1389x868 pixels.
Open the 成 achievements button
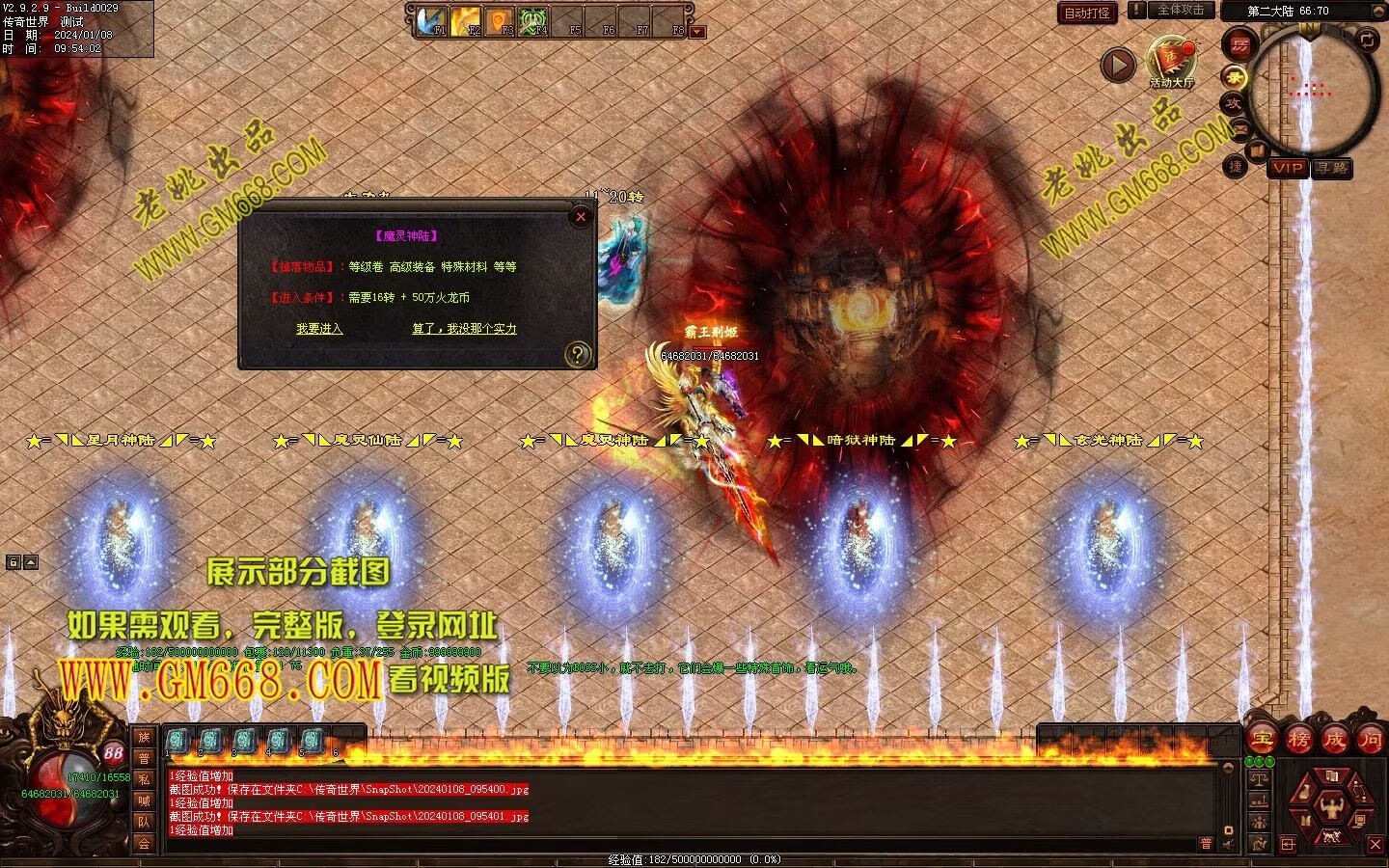pos(1334,740)
